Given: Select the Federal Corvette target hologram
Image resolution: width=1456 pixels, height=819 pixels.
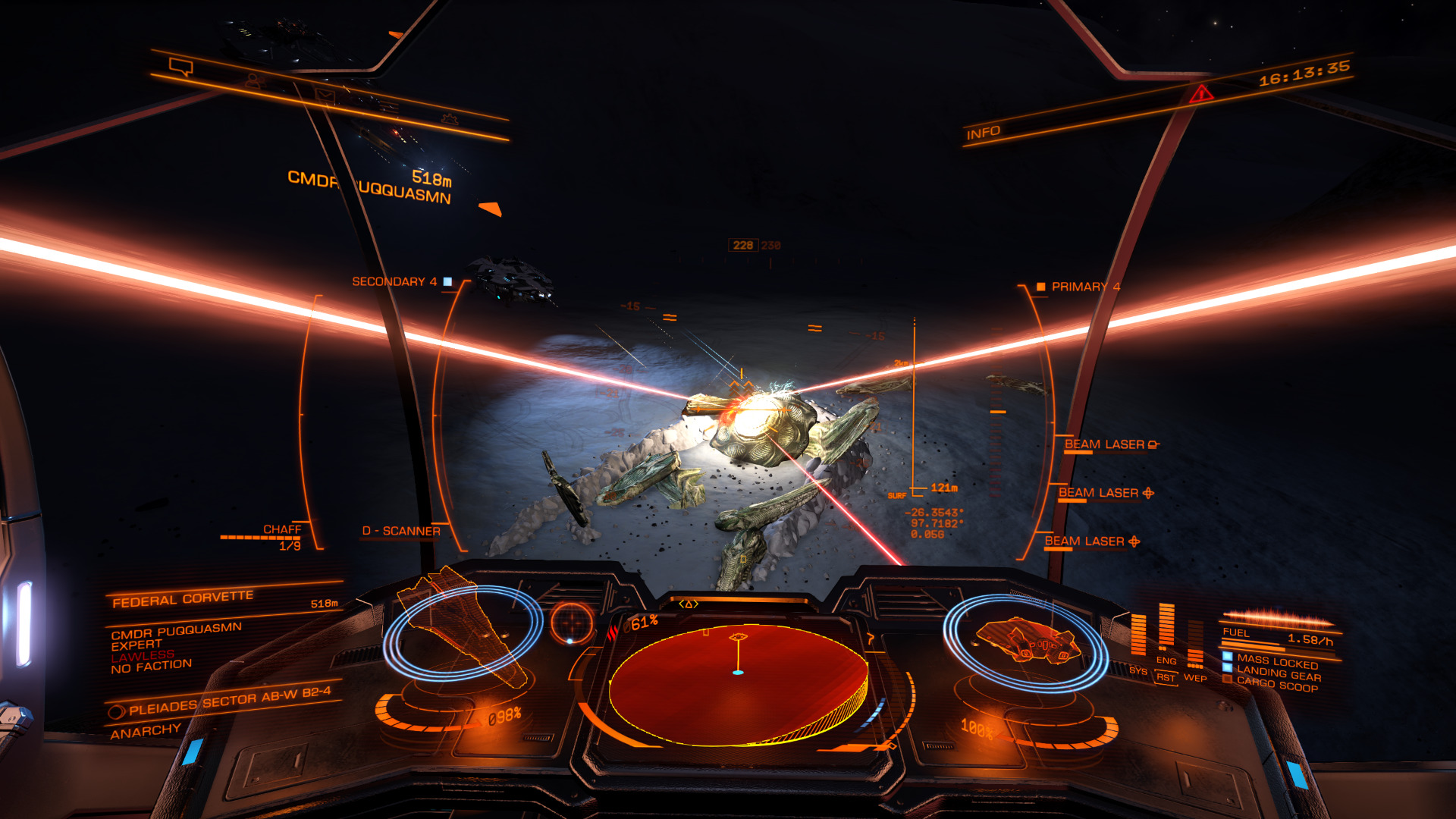Looking at the screenshot, I should (x=462, y=629).
